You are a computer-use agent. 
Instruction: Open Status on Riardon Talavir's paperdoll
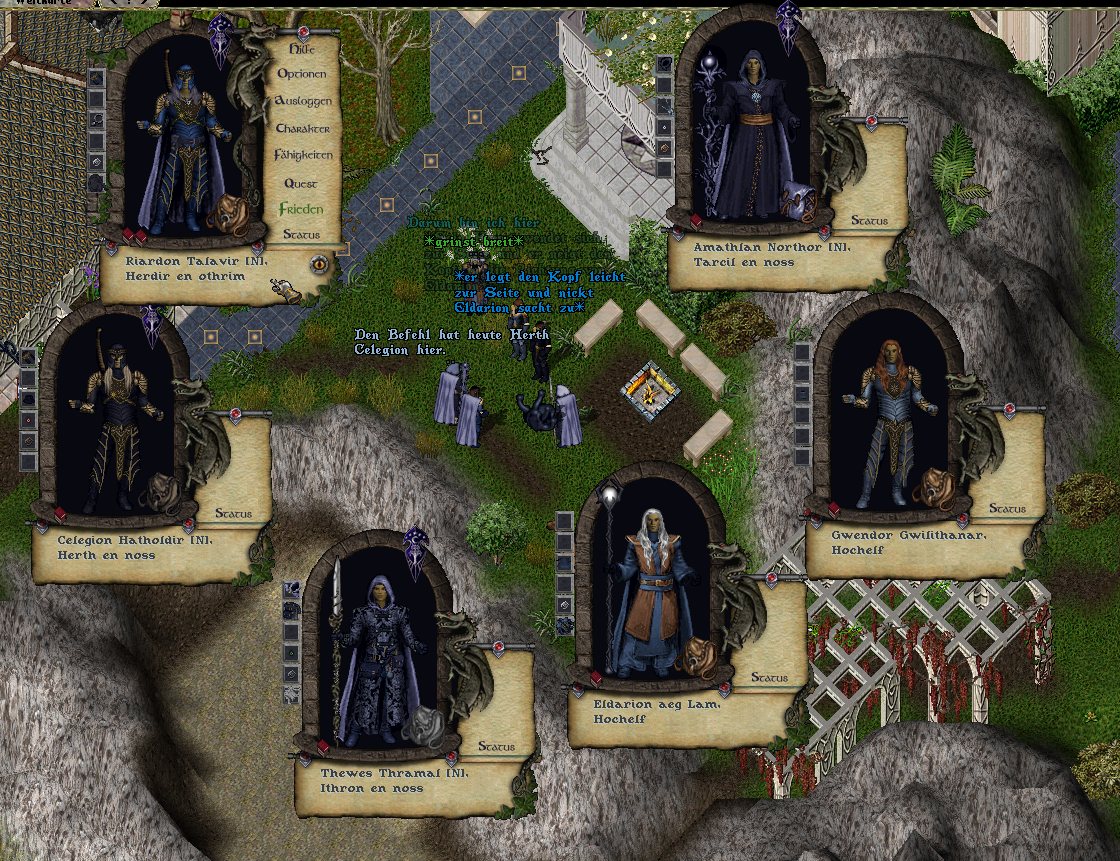point(301,235)
